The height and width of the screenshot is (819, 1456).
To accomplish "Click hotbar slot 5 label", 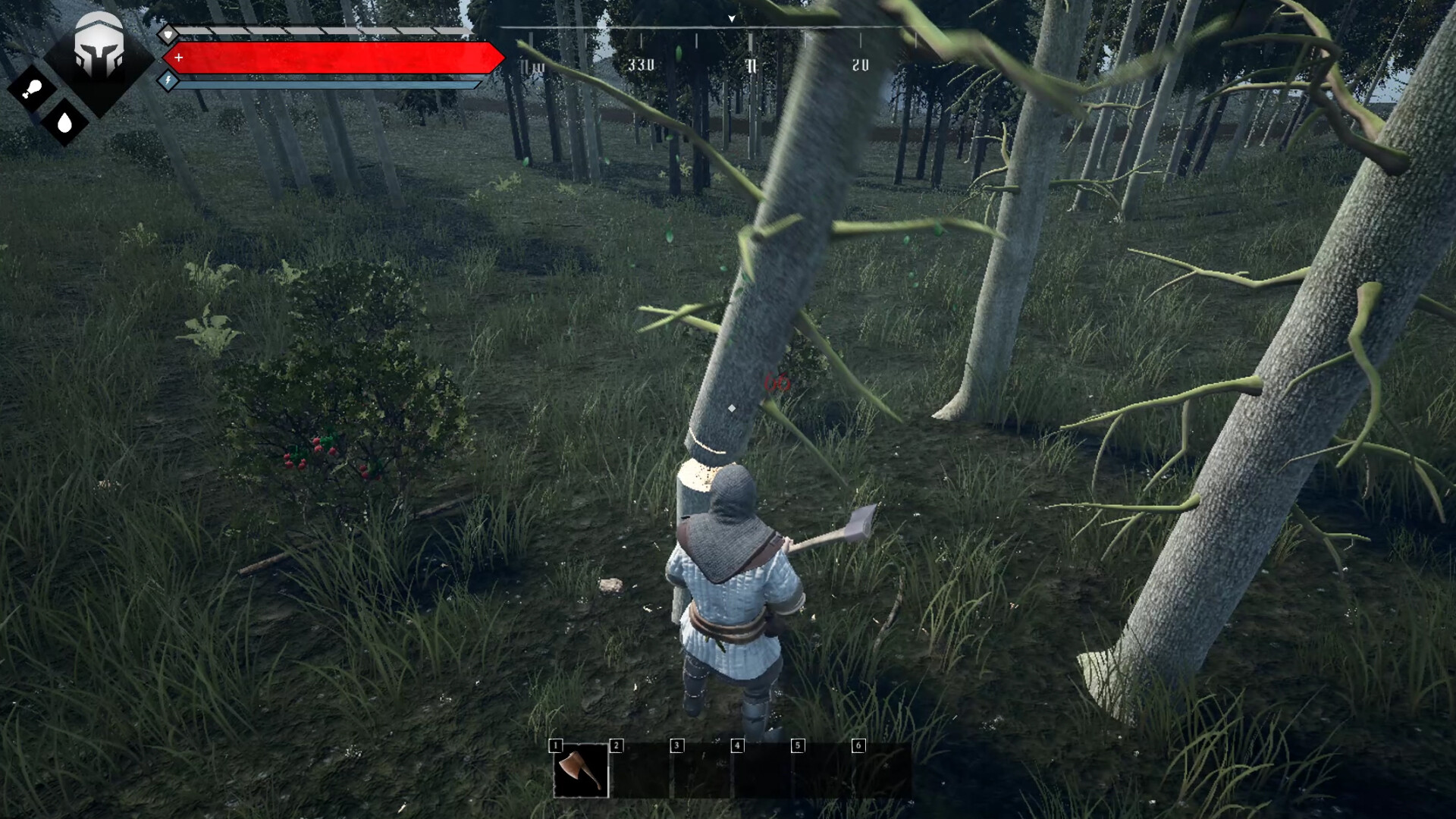I will pos(797,745).
